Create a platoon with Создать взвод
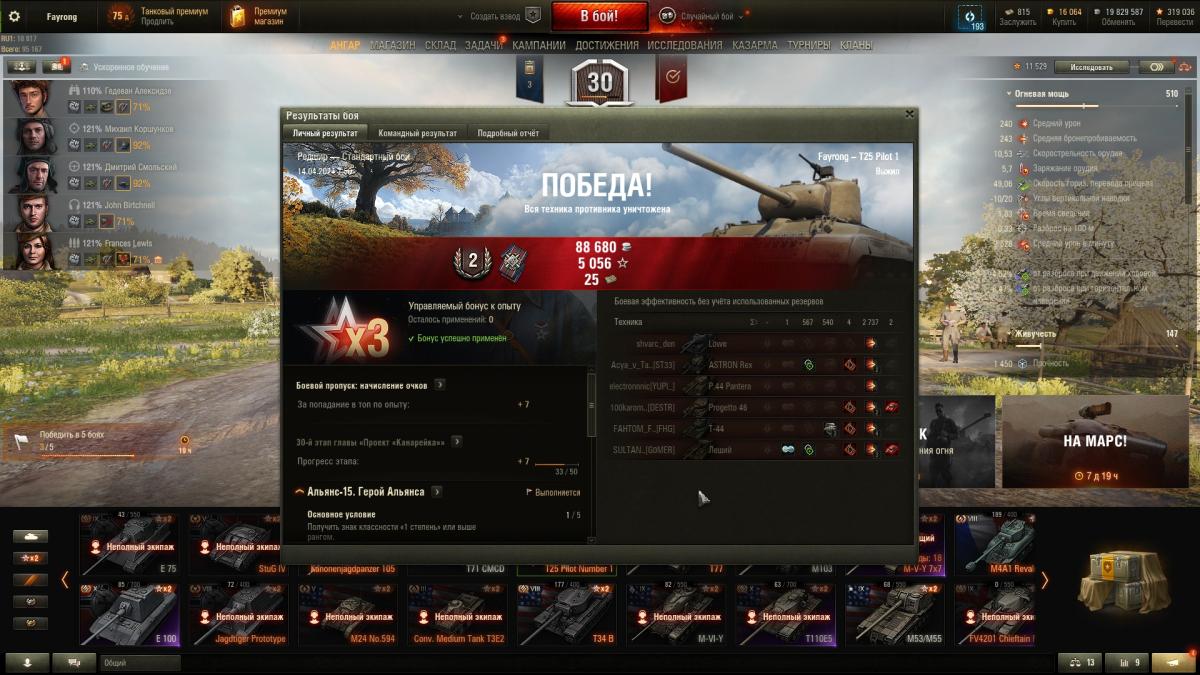 pyautogui.click(x=498, y=16)
